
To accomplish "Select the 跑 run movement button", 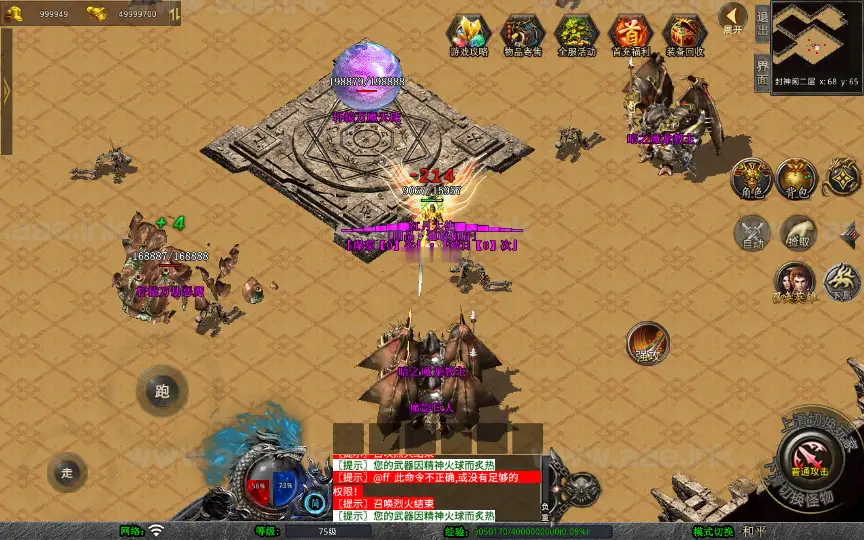I will [162, 392].
